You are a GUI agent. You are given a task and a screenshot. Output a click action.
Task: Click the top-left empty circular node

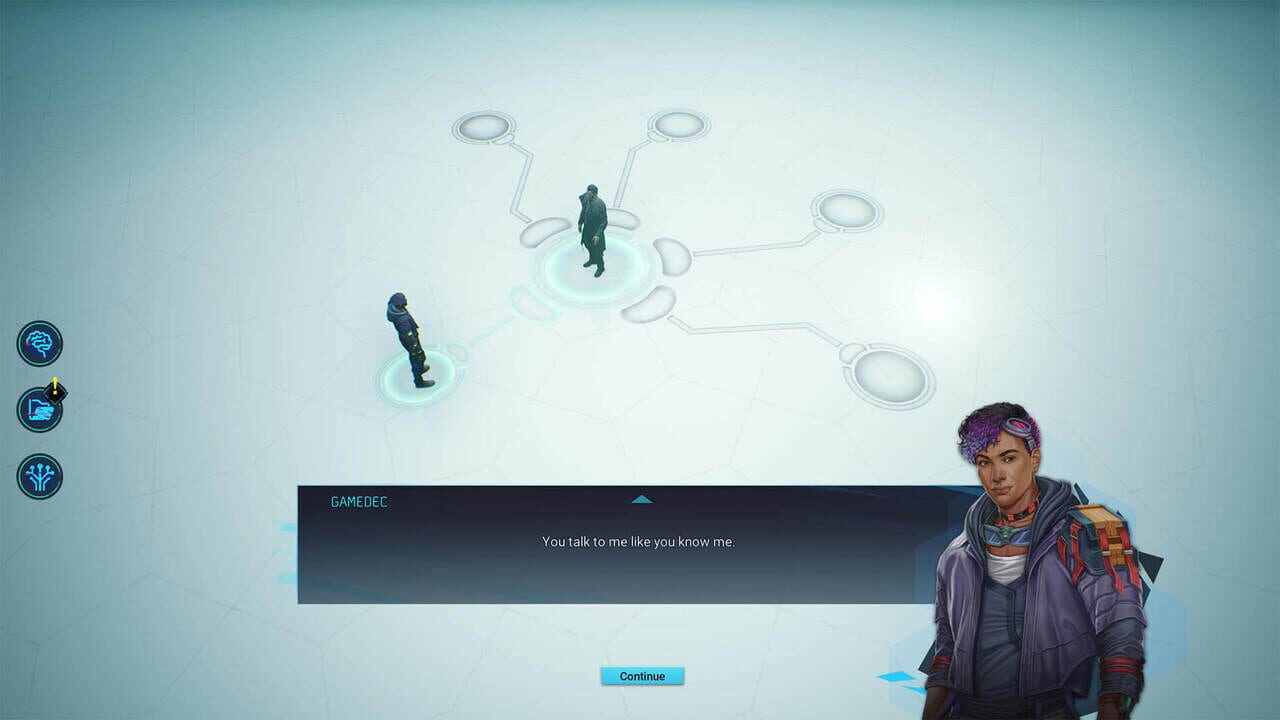484,126
